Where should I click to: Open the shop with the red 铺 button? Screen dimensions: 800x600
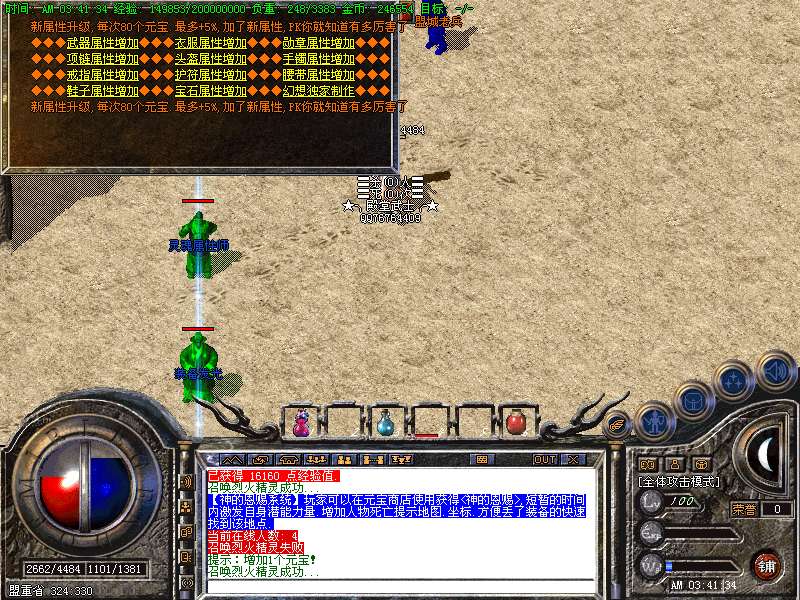pos(765,565)
